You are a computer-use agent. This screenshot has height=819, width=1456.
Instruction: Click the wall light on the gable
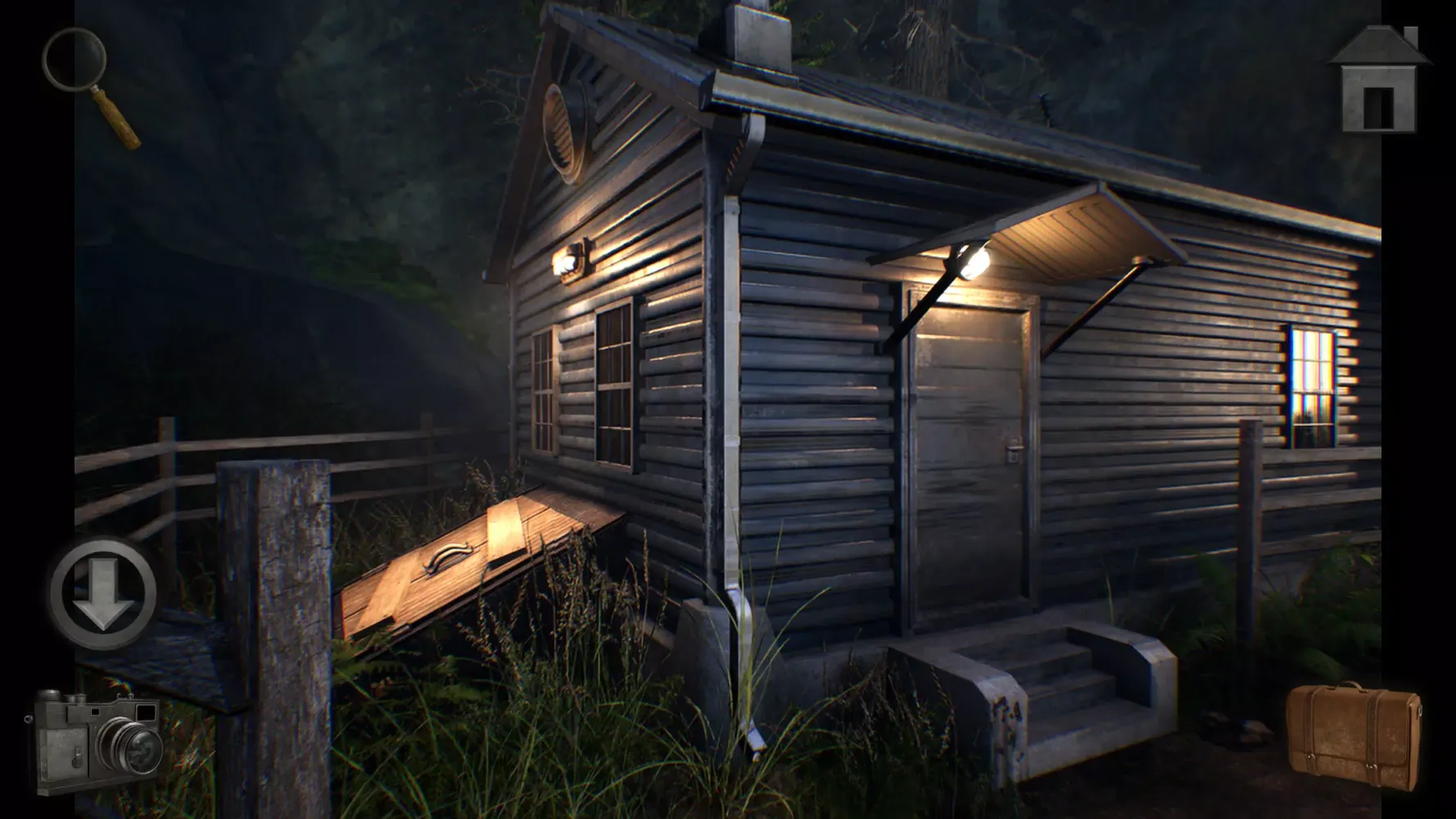573,258
